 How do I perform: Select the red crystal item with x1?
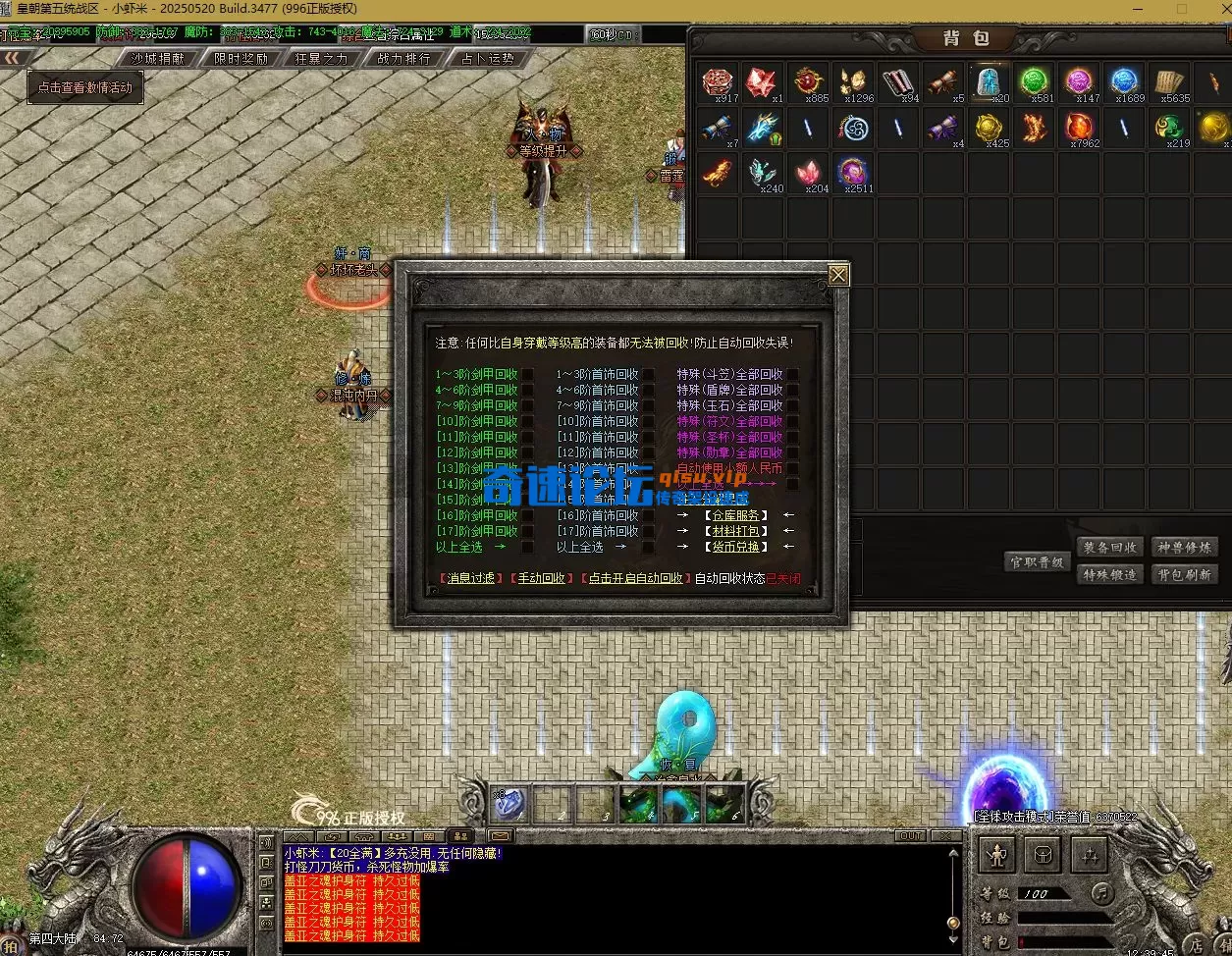tap(762, 83)
